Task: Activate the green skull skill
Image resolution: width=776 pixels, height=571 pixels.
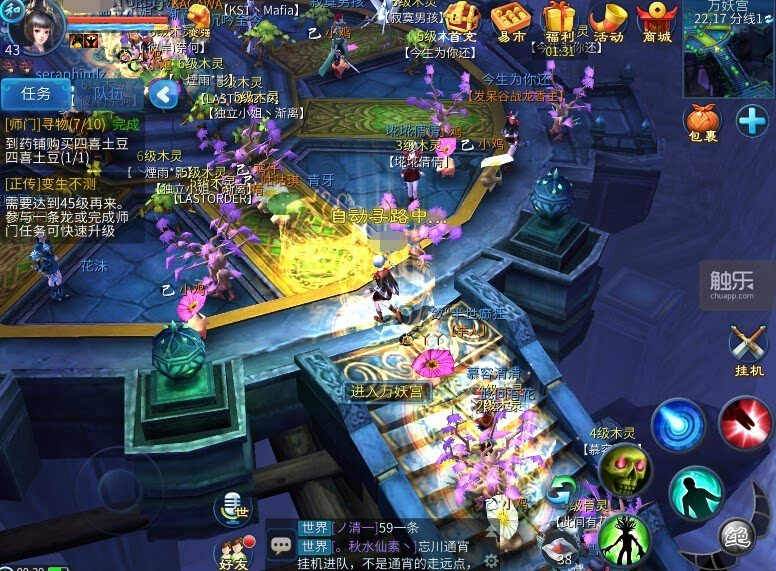Action: [624, 469]
